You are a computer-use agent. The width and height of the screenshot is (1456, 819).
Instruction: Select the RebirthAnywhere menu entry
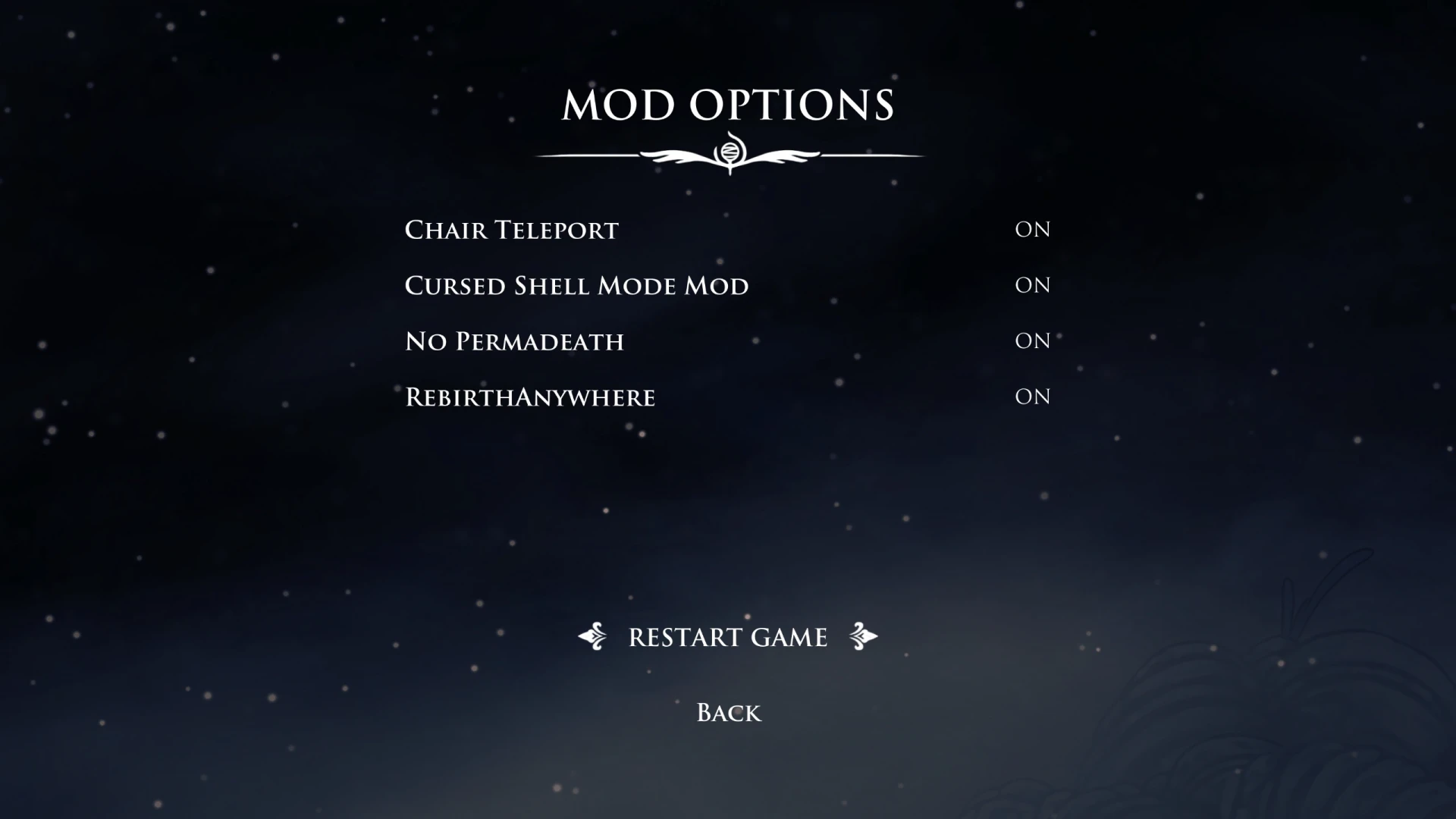tap(529, 397)
